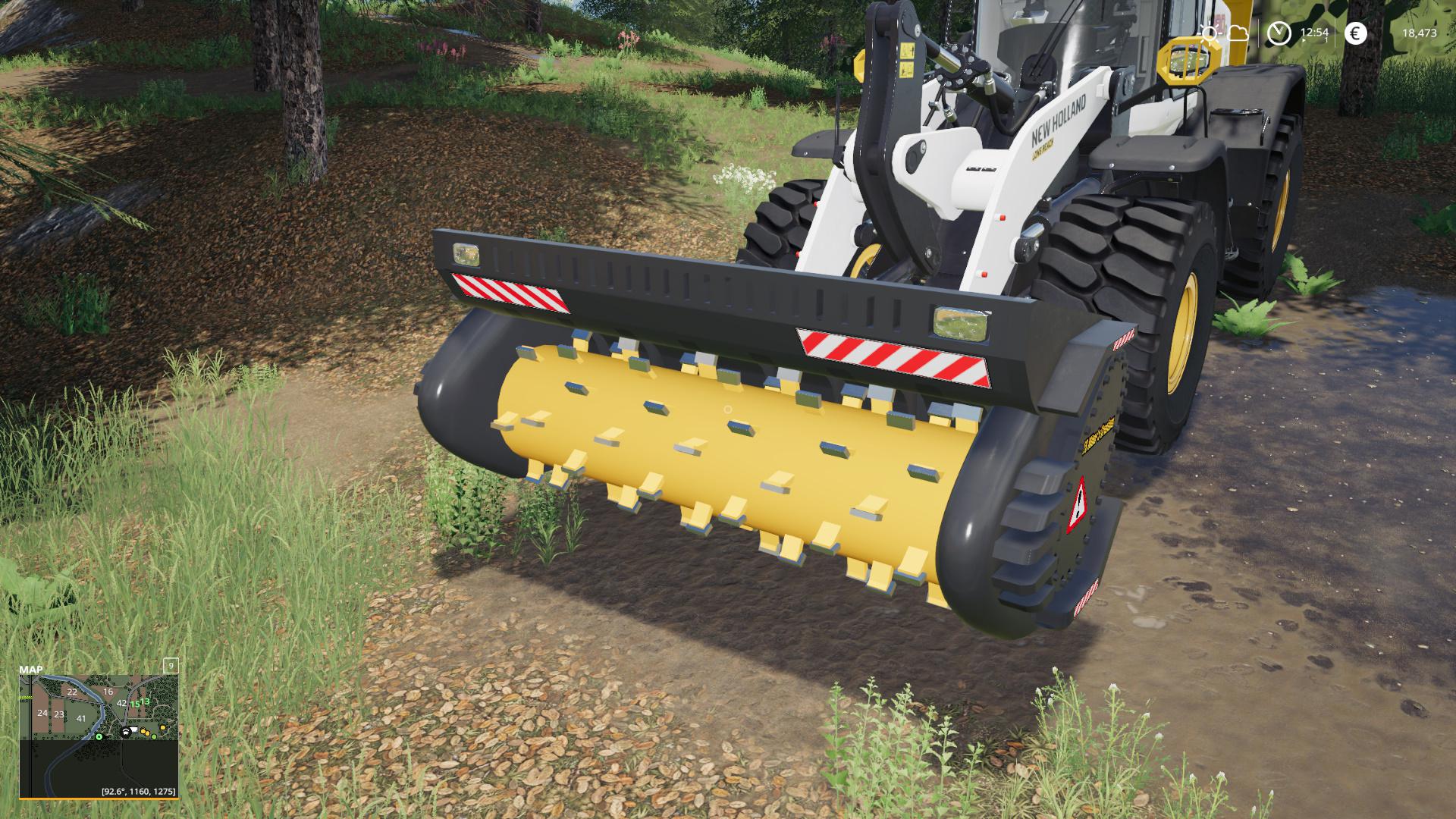Image resolution: width=1456 pixels, height=819 pixels.
Task: Click the money balance 18,473
Action: [x=1421, y=33]
